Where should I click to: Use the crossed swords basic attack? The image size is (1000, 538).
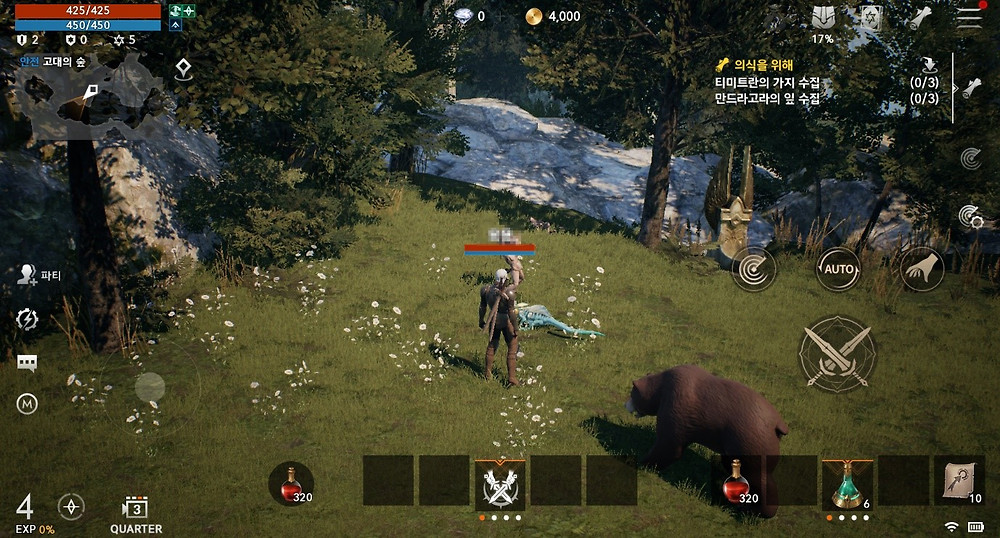[837, 353]
